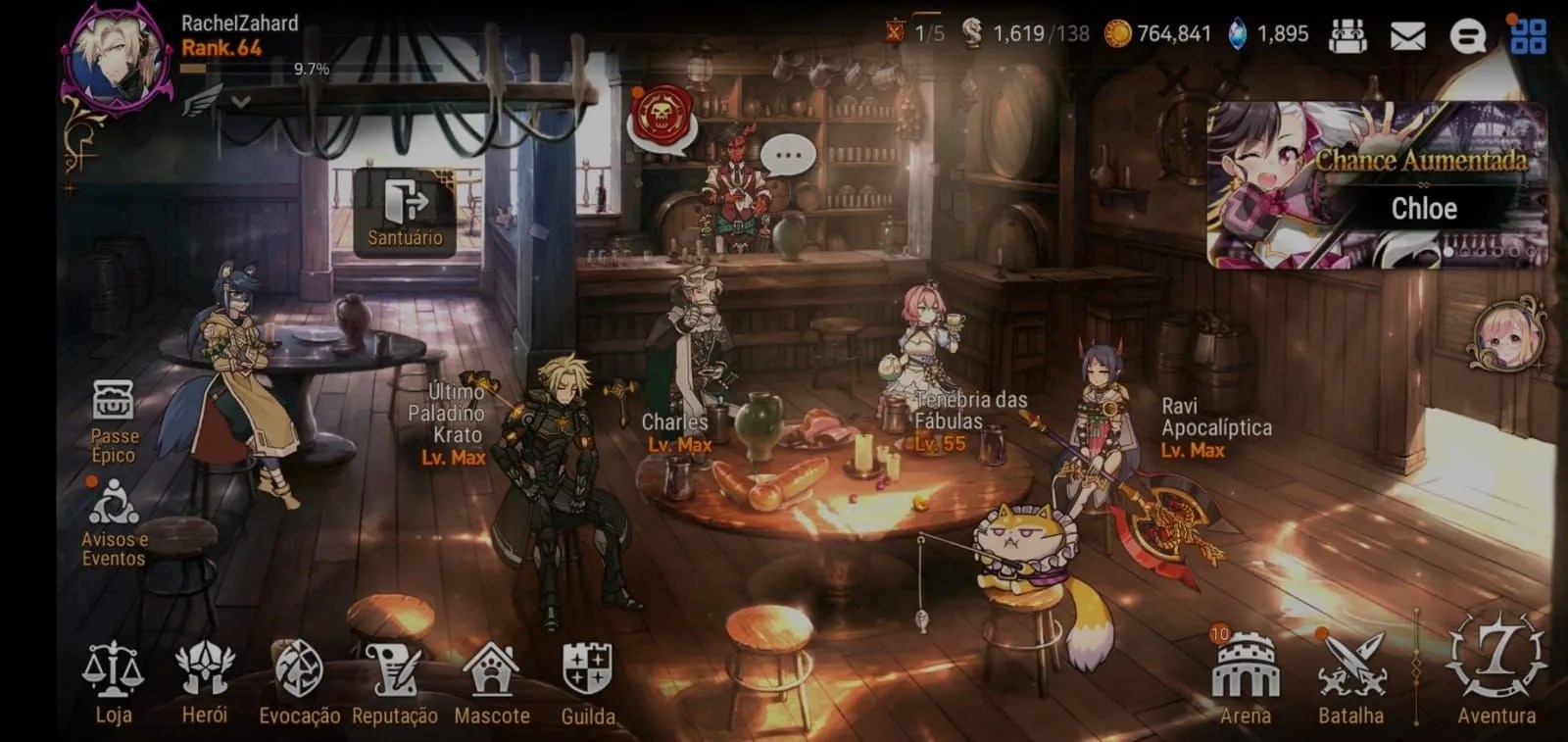This screenshot has height=742, width=1568.
Task: Open the Reputação menu
Action: coord(394,682)
